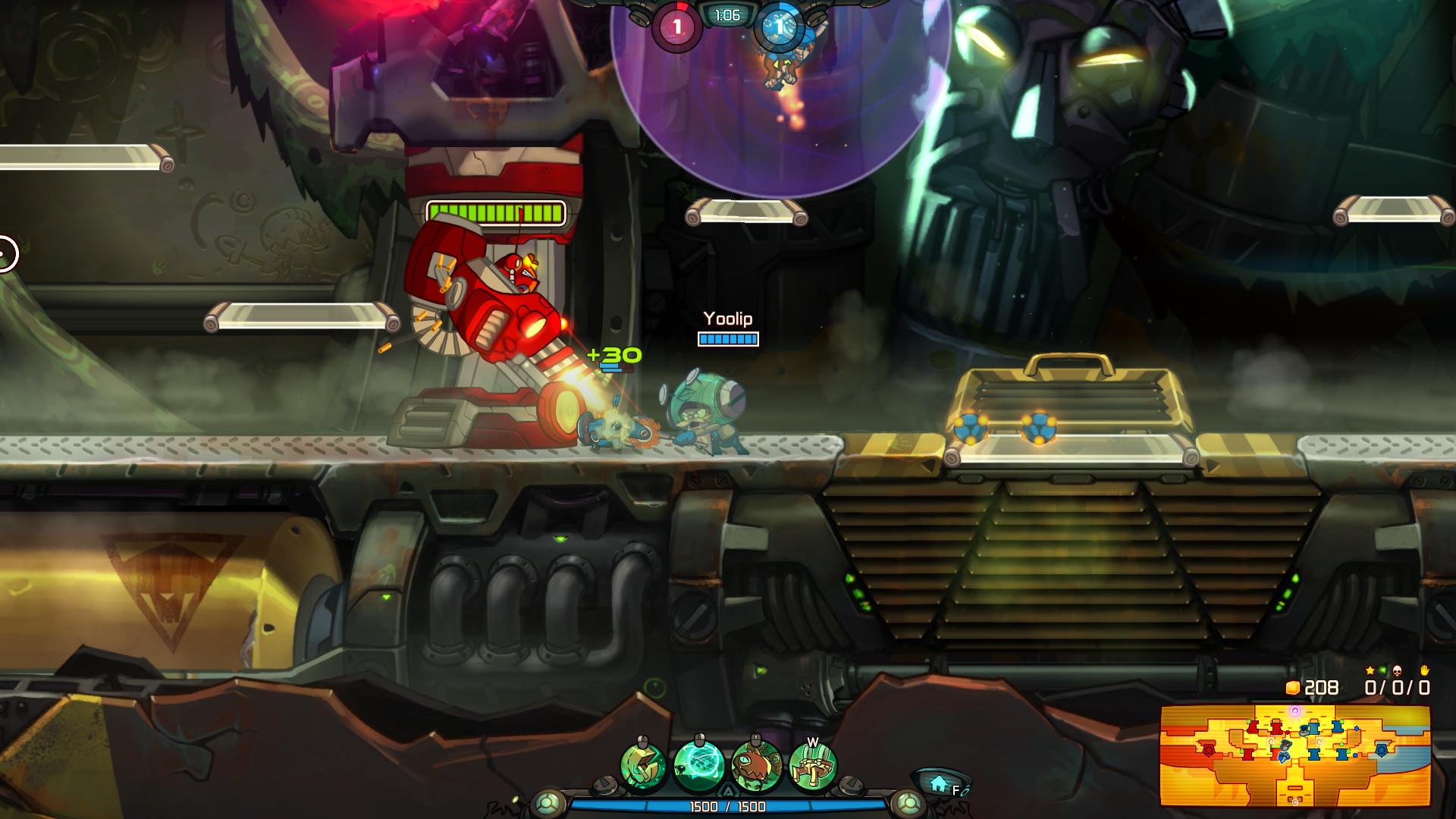Select the skull icon in the stats row
This screenshot has height=819, width=1456.
point(1397,670)
